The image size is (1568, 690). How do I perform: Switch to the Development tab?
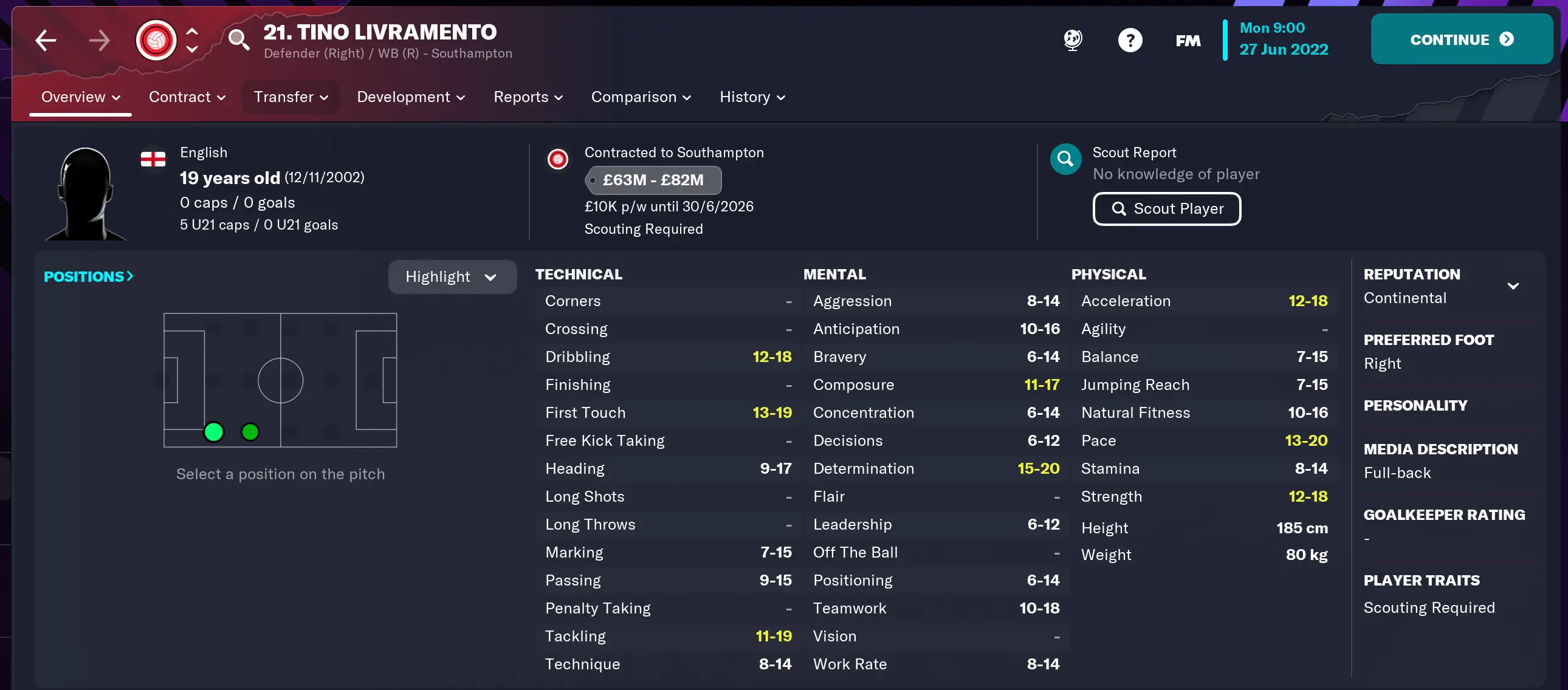tap(410, 97)
